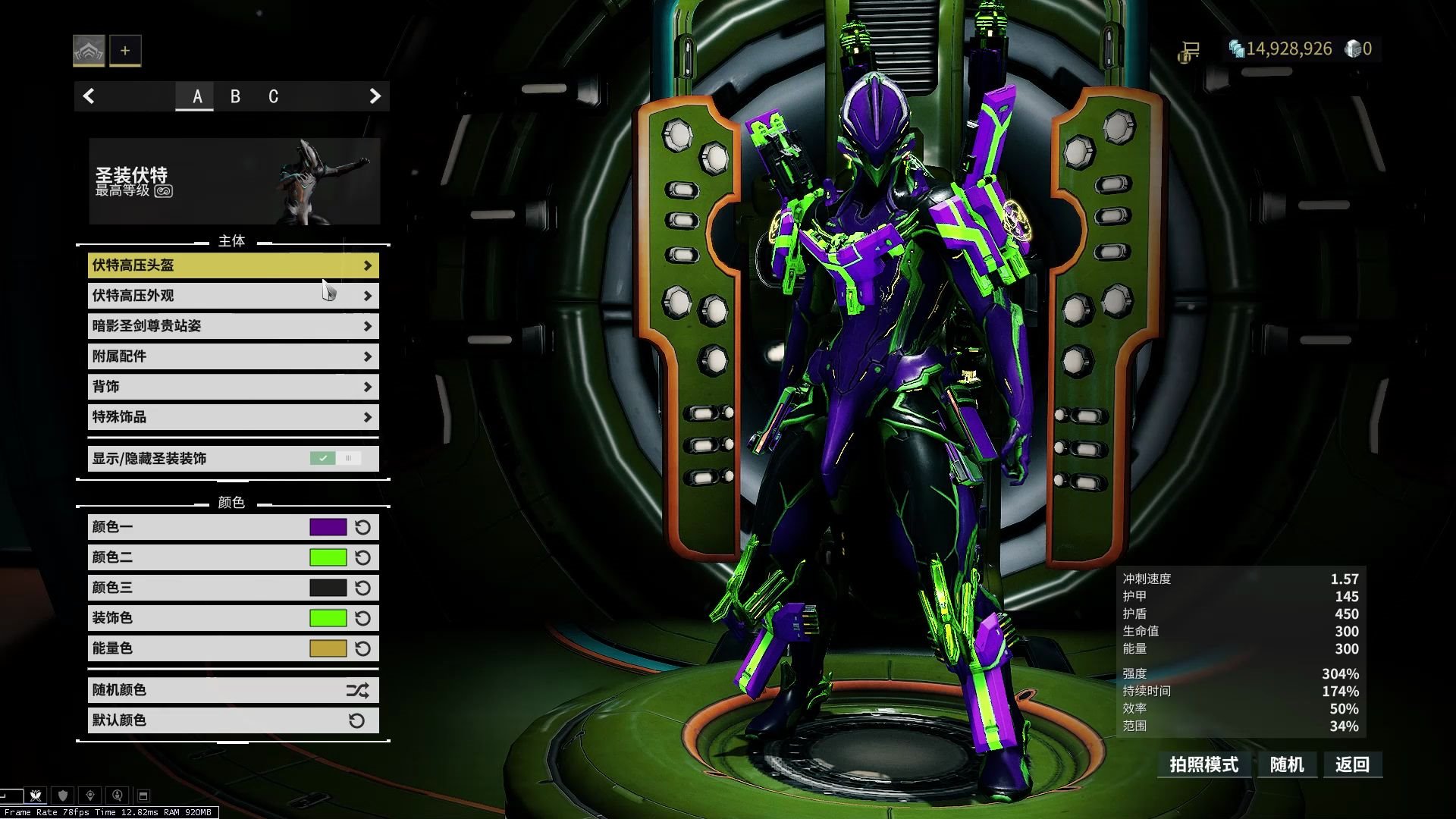Restore defaults with 默认颜色
Screen dimensions: 1456x819
coord(233,720)
